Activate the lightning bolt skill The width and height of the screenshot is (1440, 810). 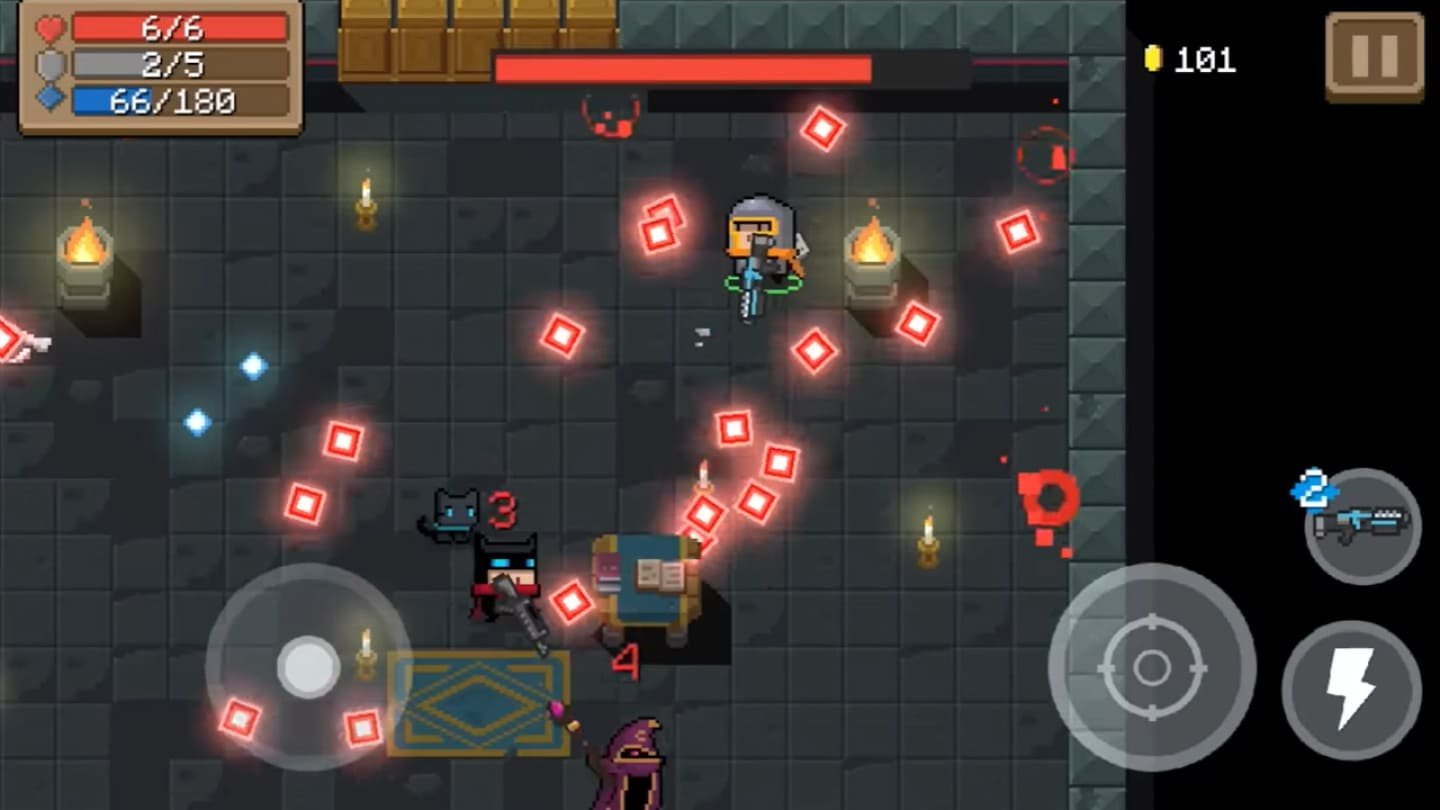(1351, 690)
